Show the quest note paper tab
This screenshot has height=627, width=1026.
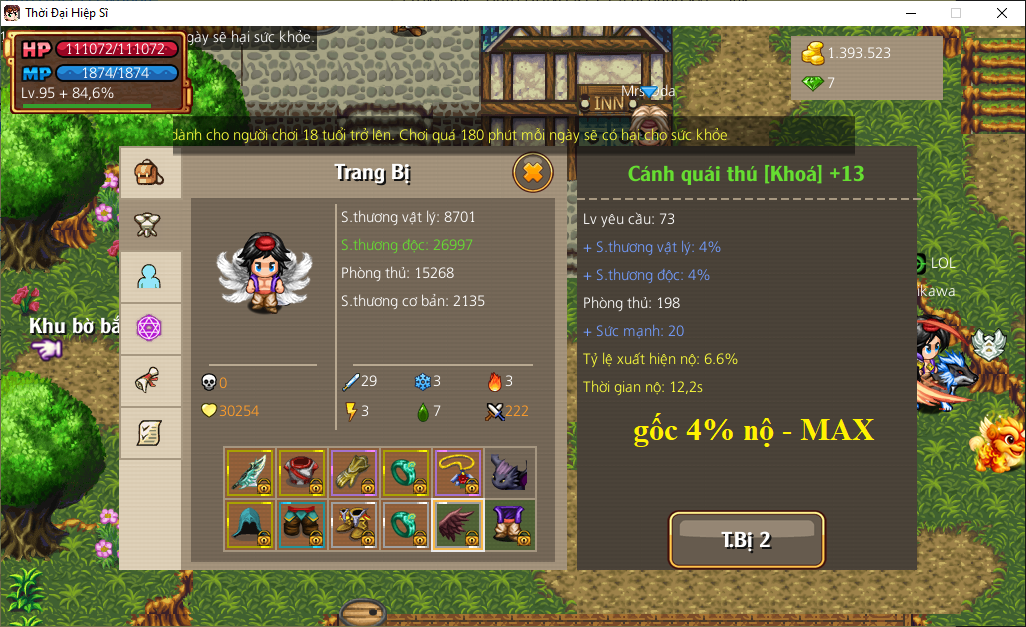point(150,432)
